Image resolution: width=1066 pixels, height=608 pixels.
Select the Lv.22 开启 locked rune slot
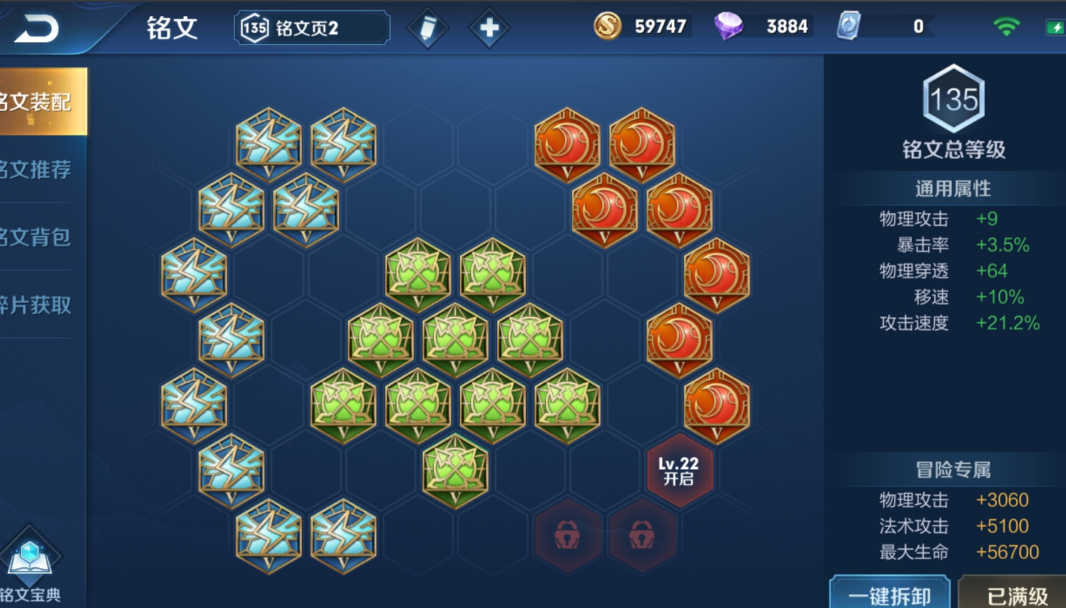[x=679, y=471]
